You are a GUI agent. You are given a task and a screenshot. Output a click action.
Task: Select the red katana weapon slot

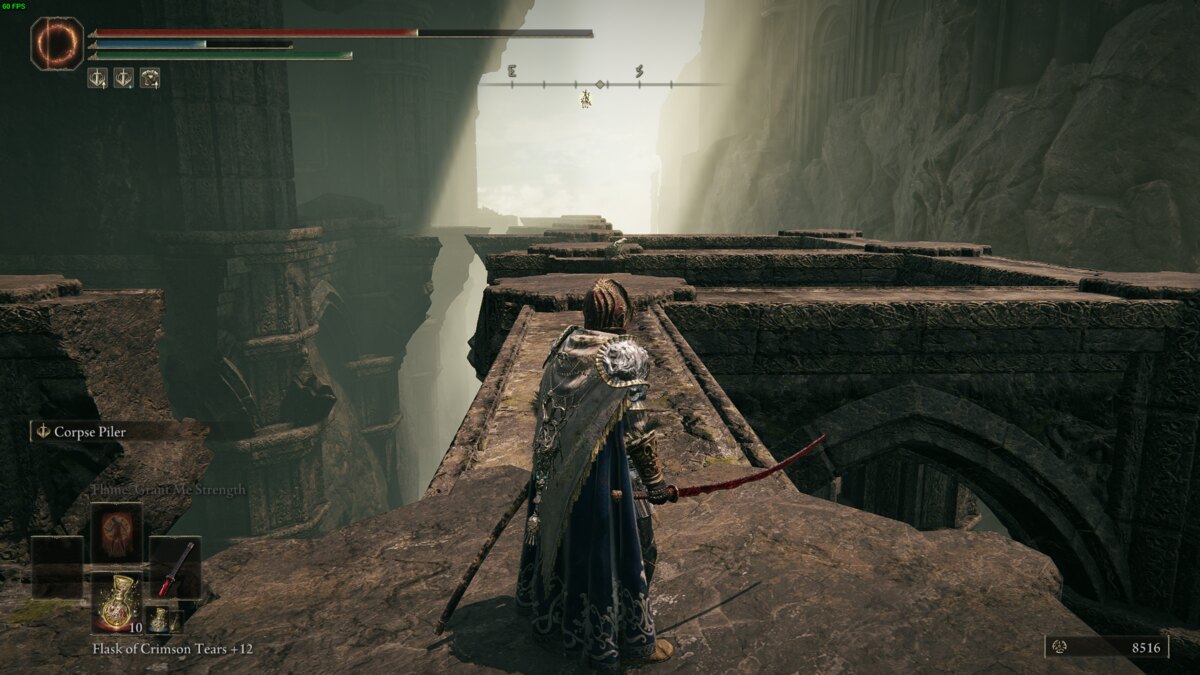tap(174, 567)
